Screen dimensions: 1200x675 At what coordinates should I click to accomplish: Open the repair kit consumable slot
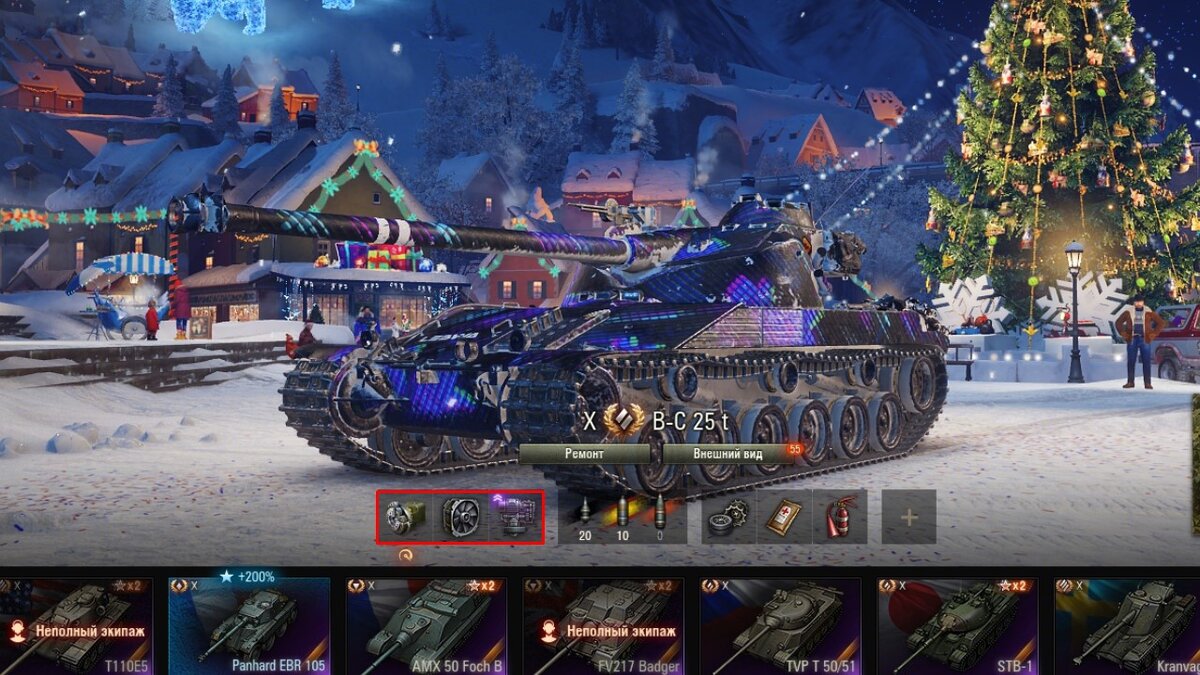coord(729,517)
